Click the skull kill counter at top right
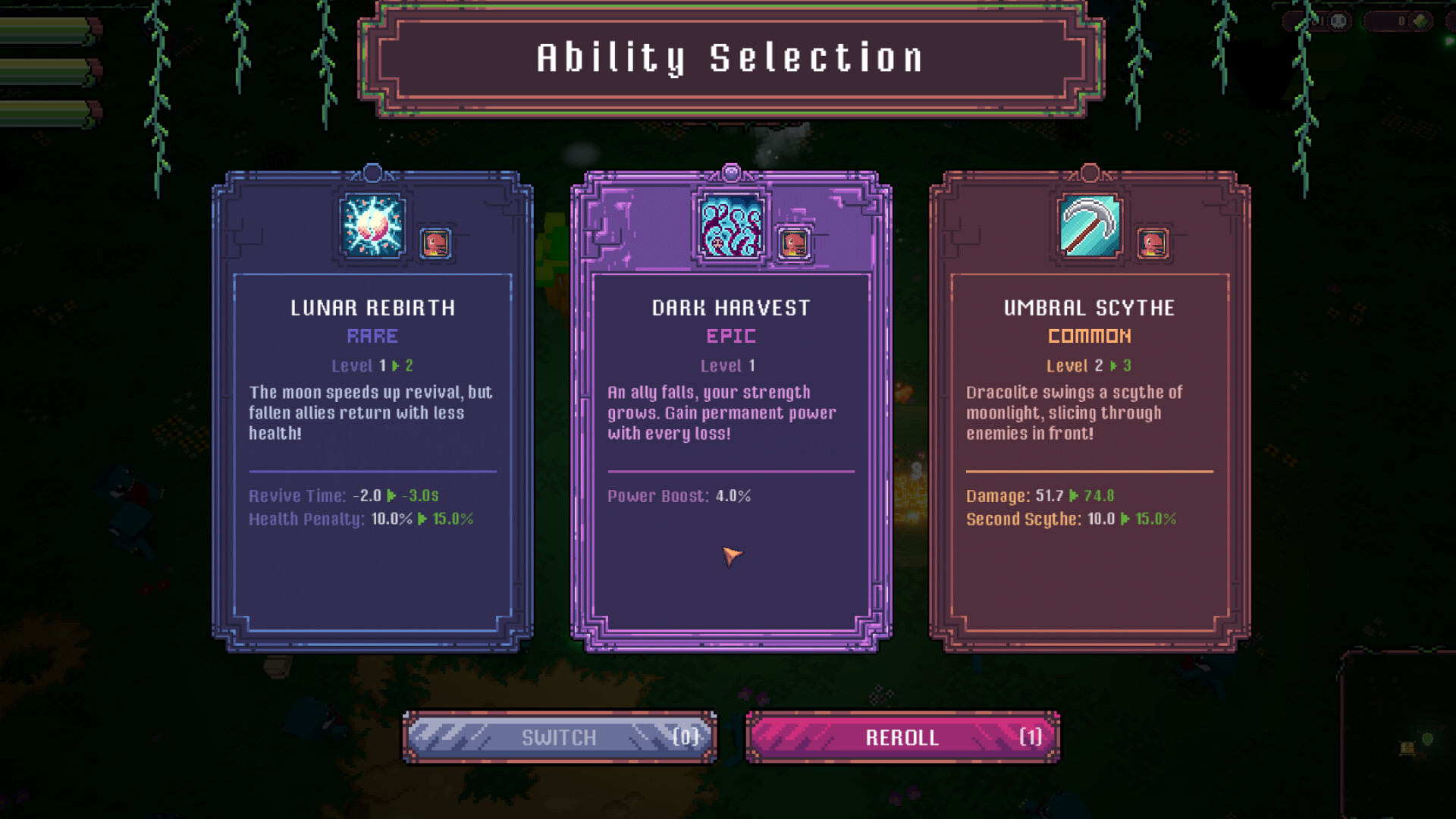Viewport: 1456px width, 819px height. click(1338, 21)
